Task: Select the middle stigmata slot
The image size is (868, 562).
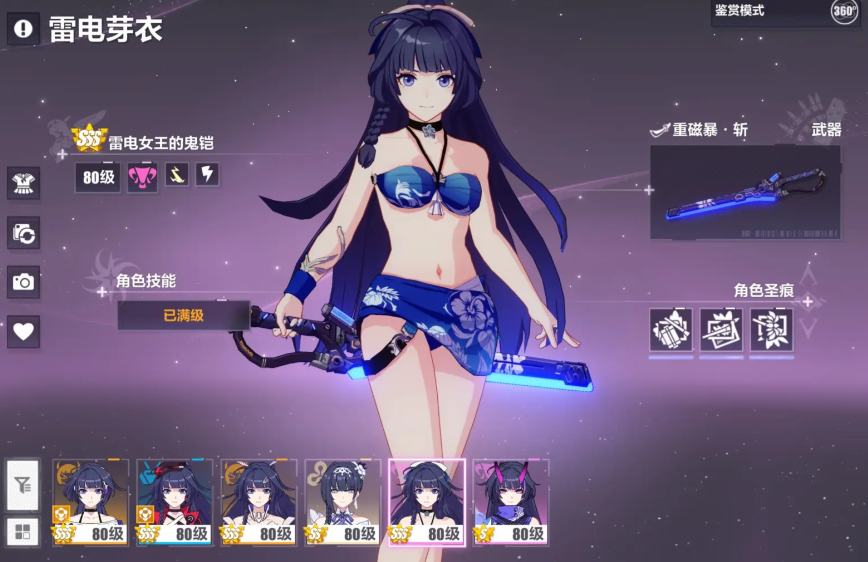Action: pos(721,330)
